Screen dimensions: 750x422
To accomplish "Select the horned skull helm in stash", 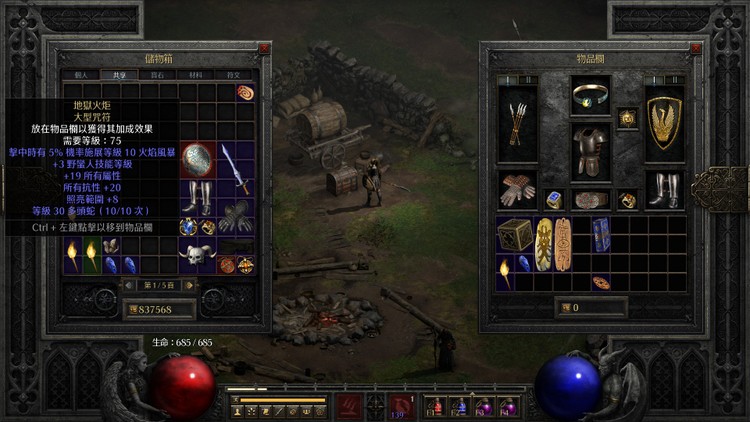I will (x=197, y=256).
